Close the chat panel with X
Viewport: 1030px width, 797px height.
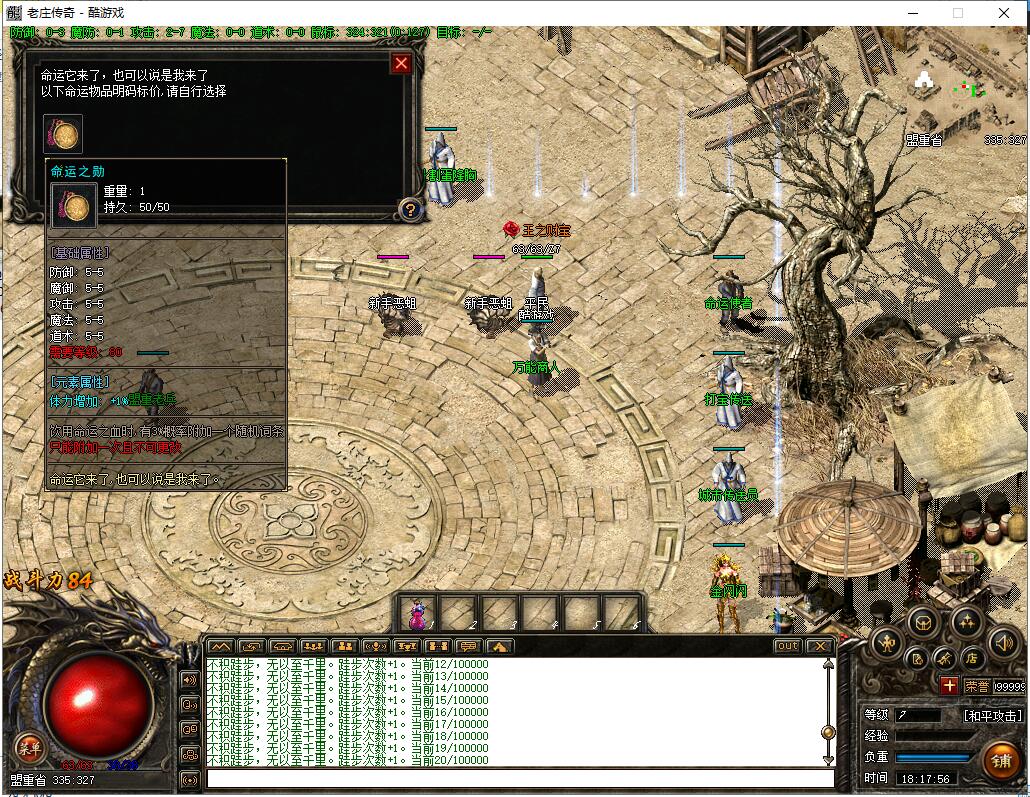(x=820, y=646)
